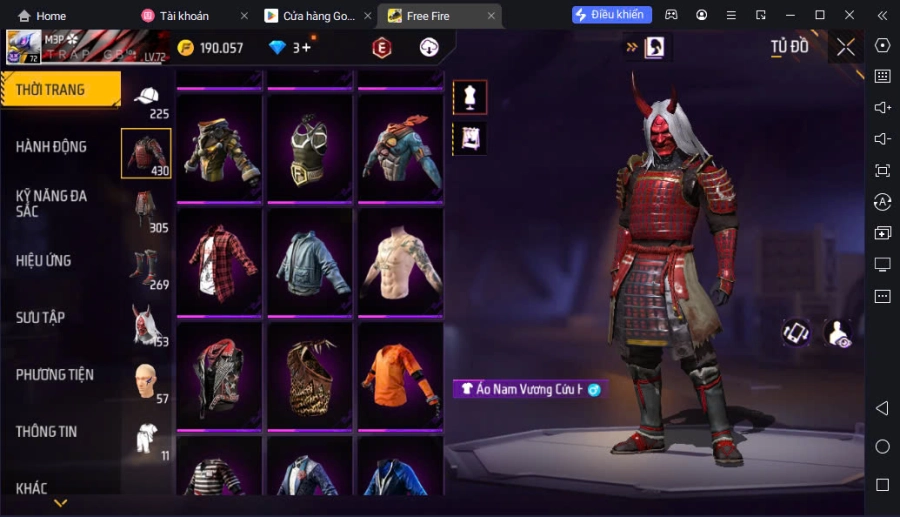900x517 pixels.
Task: Click the diamond currency counter
Action: click(290, 48)
